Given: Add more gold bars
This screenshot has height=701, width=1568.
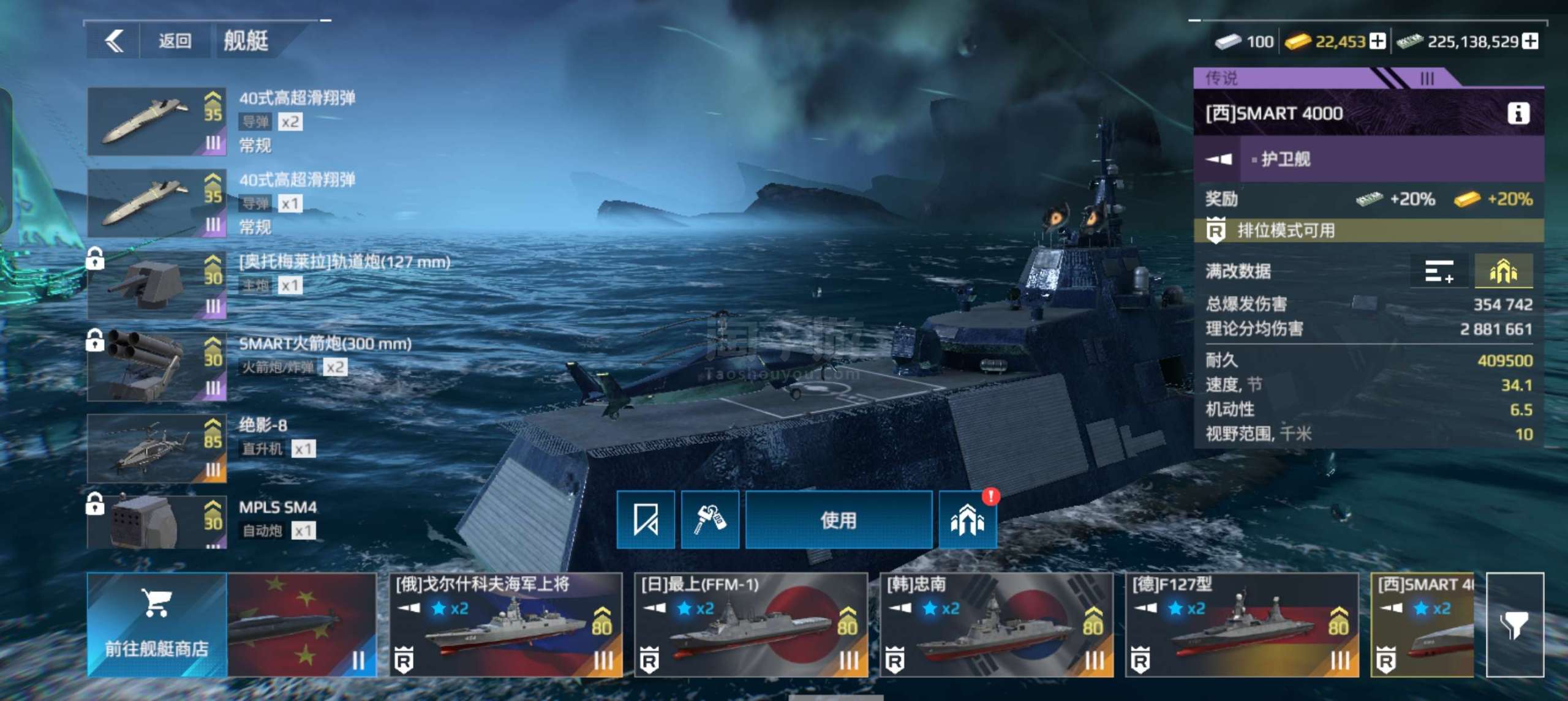Looking at the screenshot, I should coord(1378,42).
